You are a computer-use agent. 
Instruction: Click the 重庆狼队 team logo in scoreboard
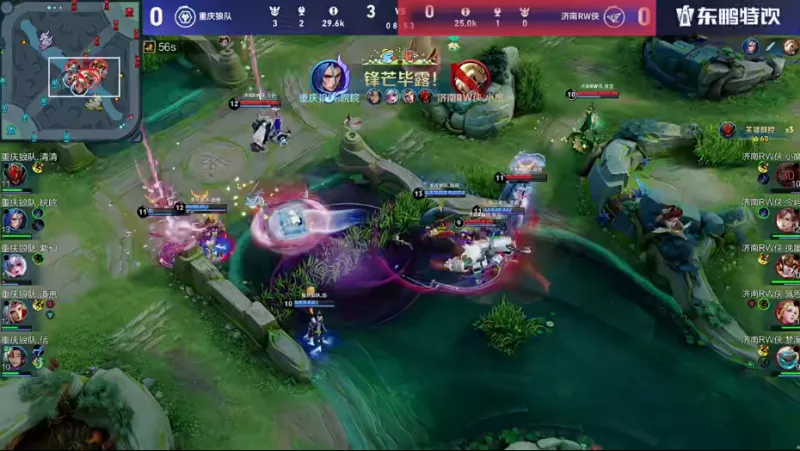(x=184, y=16)
